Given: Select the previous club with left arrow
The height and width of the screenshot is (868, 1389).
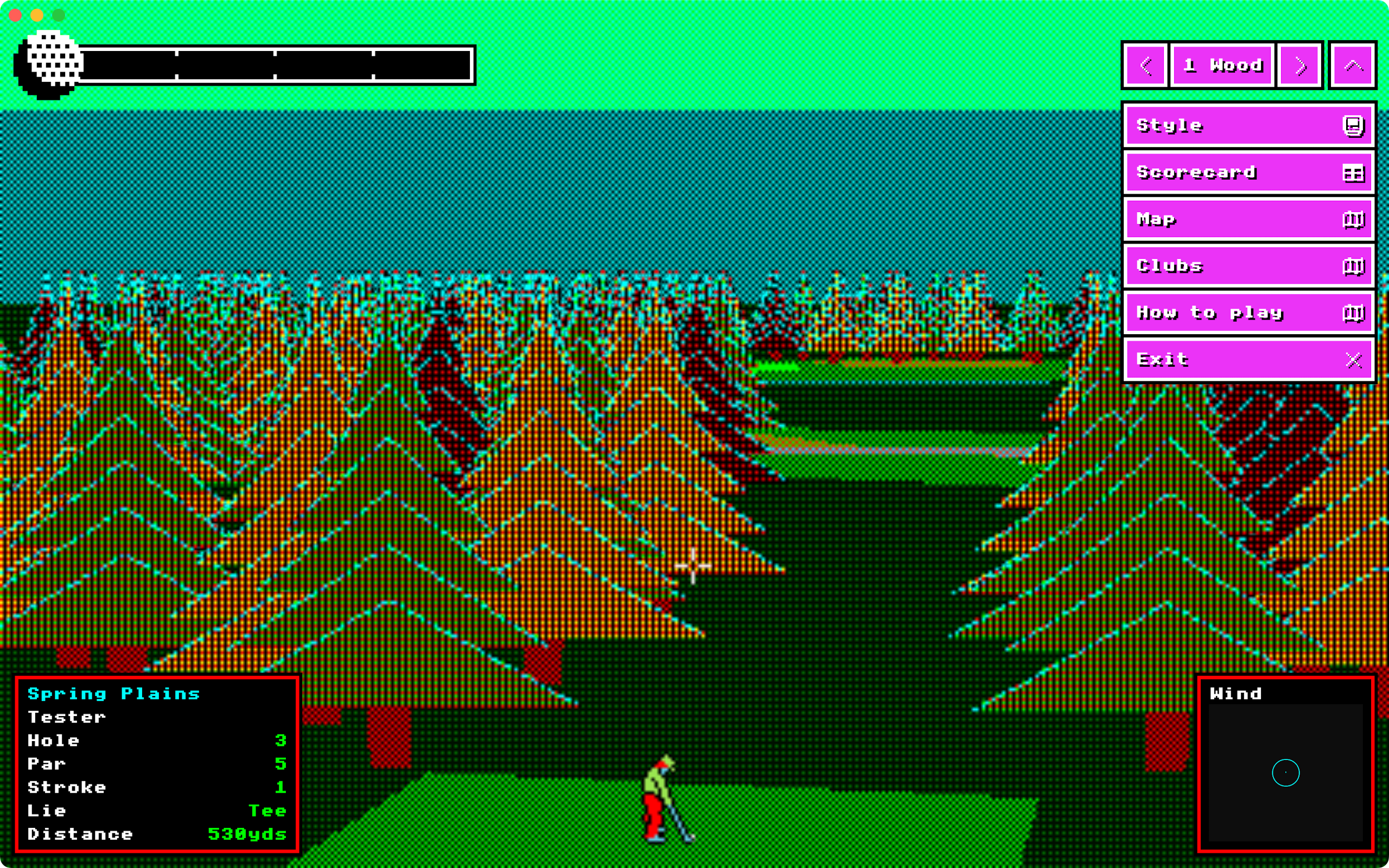Looking at the screenshot, I should pos(1145,66).
